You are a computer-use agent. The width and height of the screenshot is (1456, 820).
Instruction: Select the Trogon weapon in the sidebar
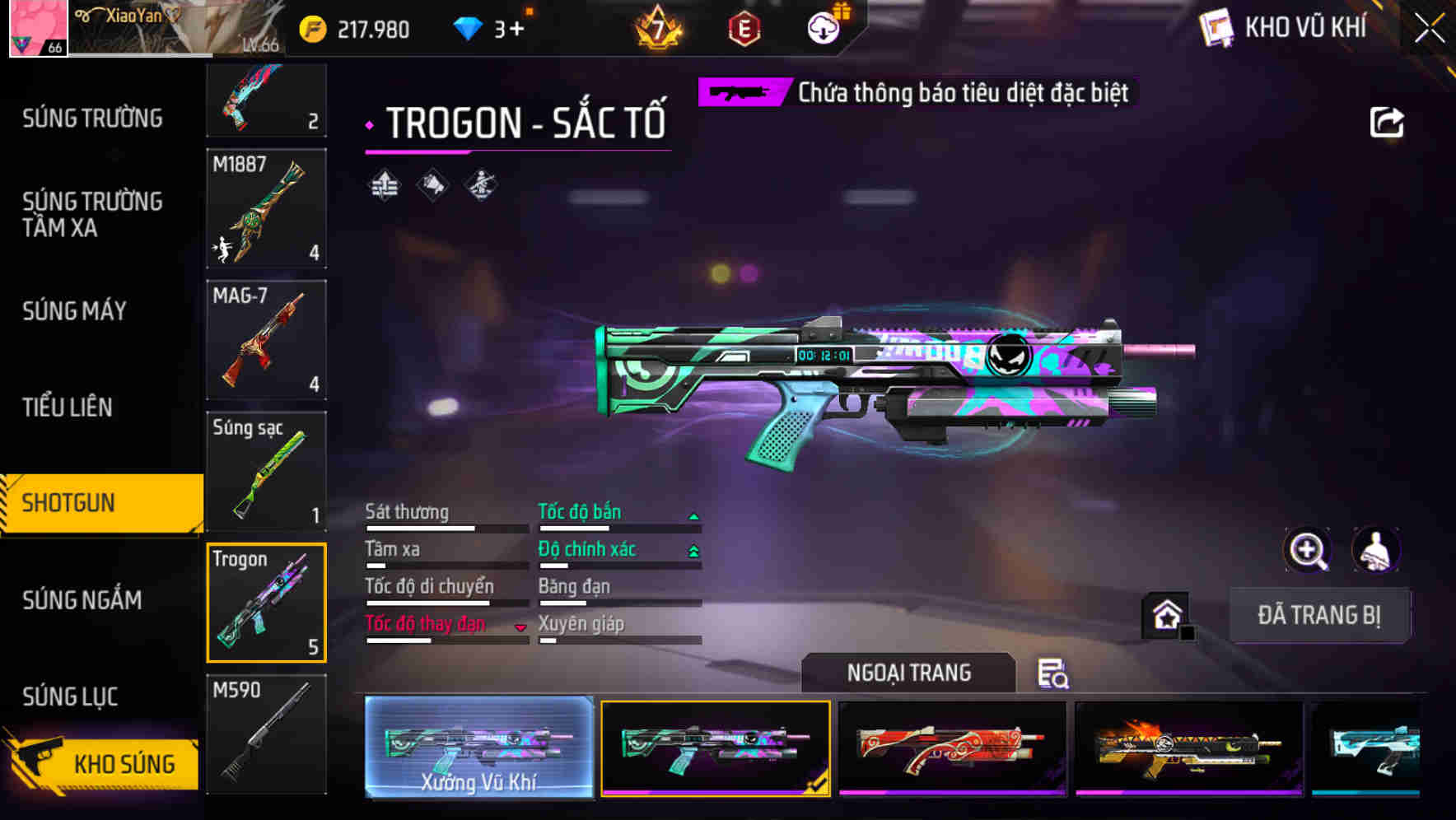tap(265, 603)
